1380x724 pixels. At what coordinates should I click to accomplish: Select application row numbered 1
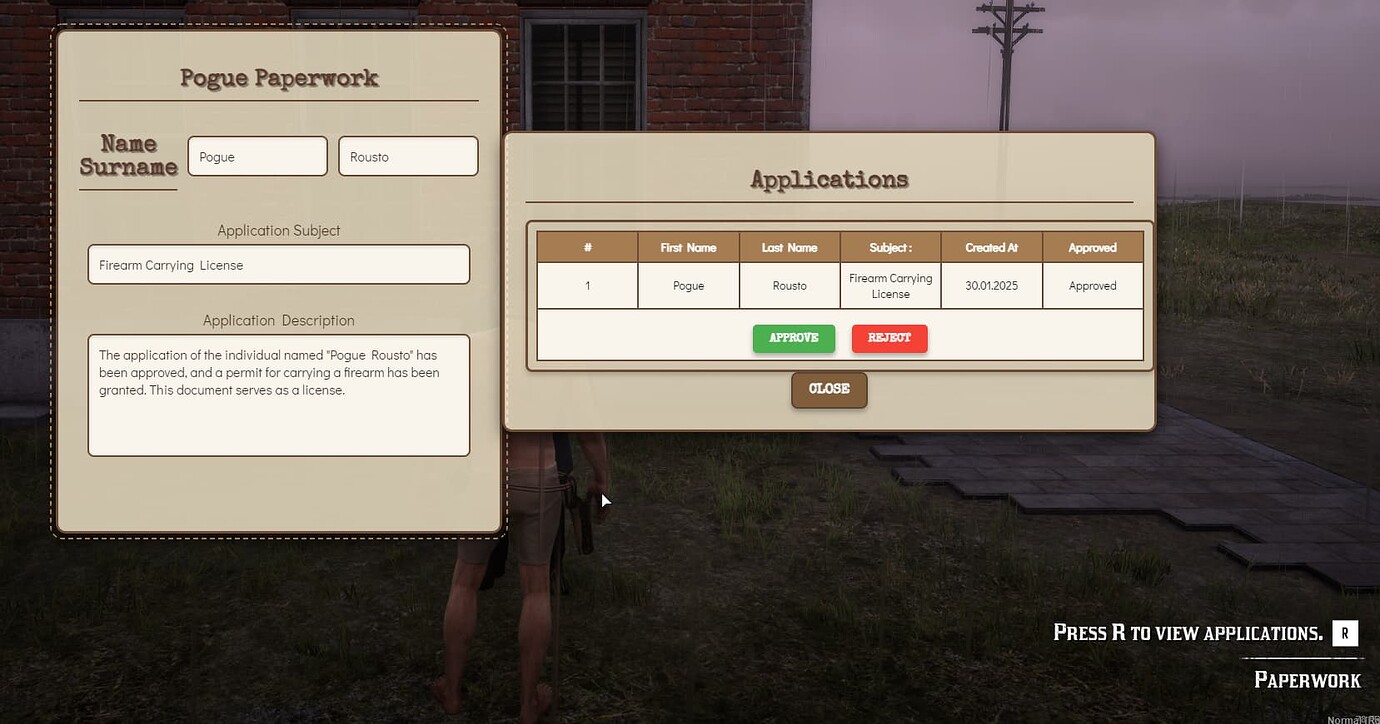tap(587, 285)
